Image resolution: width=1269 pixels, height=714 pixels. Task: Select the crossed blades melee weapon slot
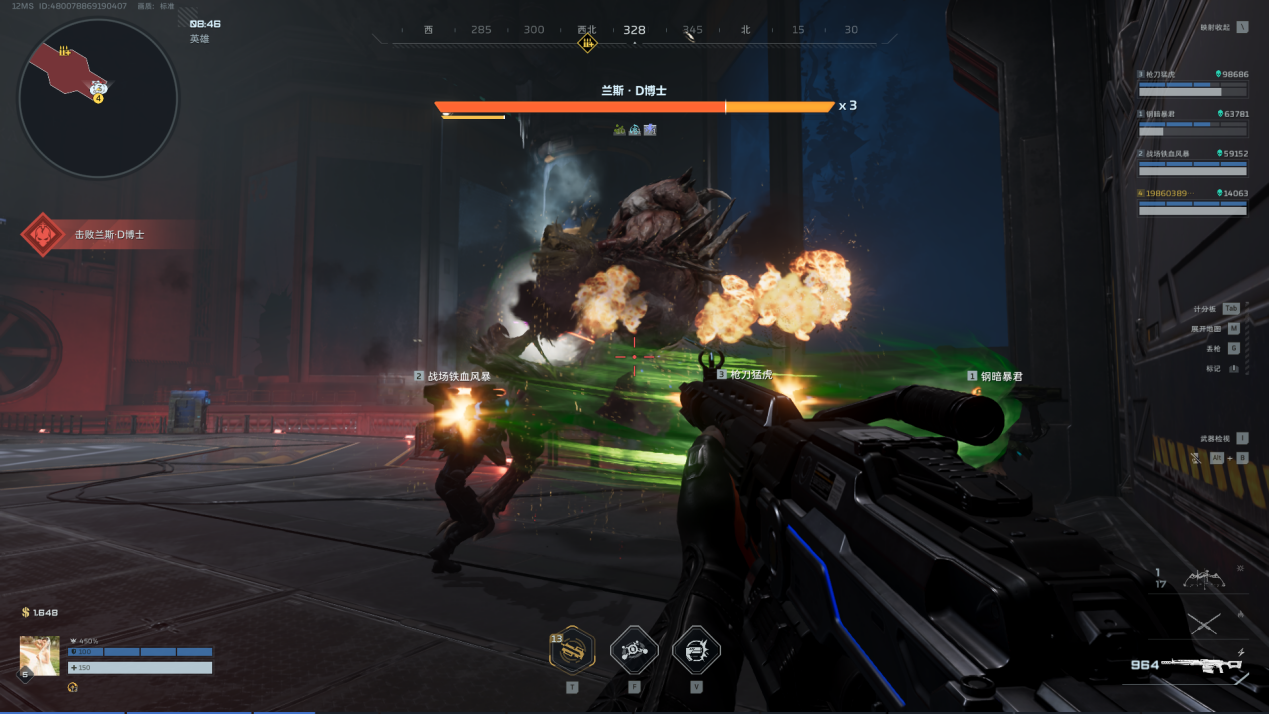click(1203, 623)
